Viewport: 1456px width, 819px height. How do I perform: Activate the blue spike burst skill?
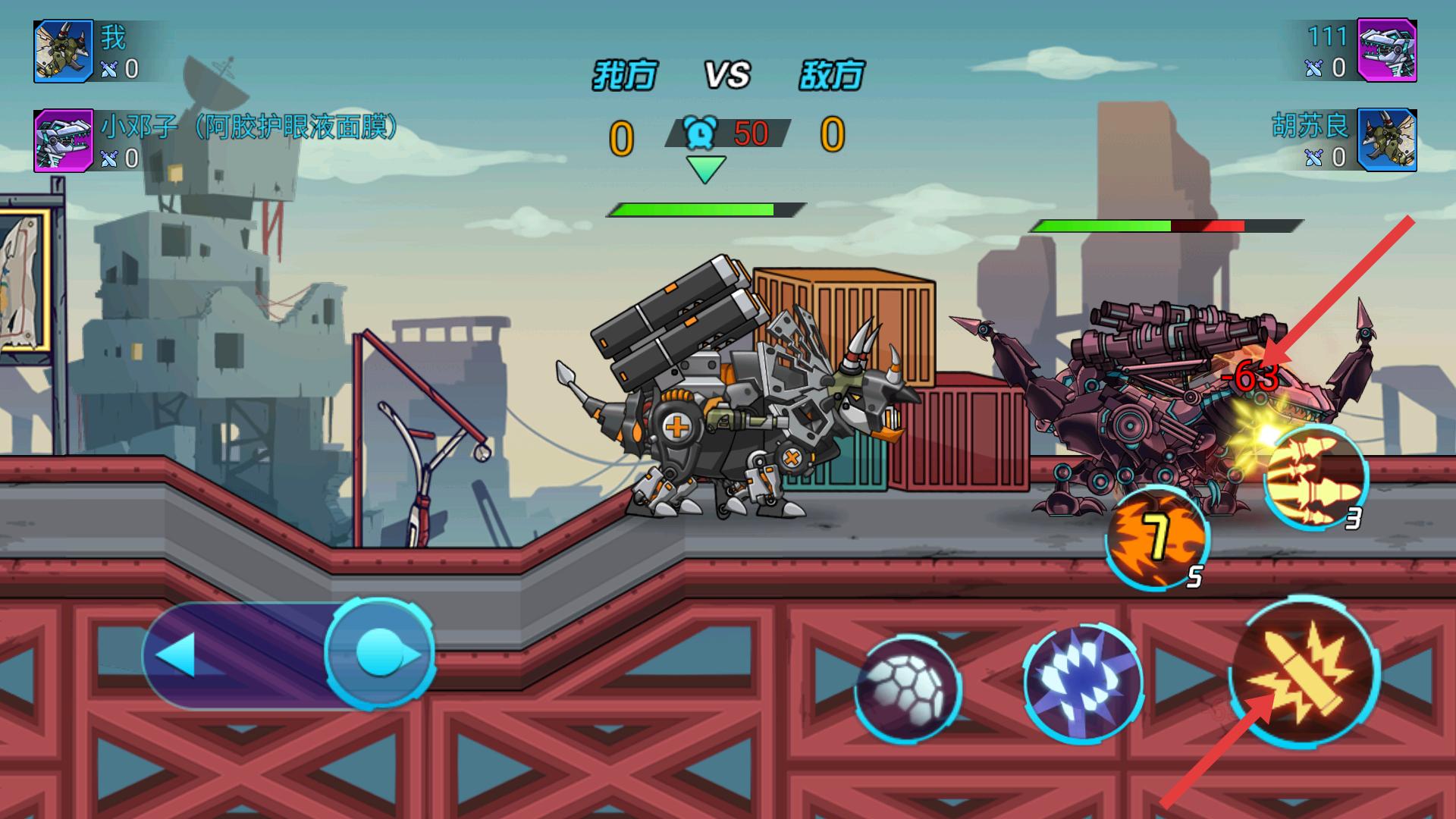tap(1082, 683)
